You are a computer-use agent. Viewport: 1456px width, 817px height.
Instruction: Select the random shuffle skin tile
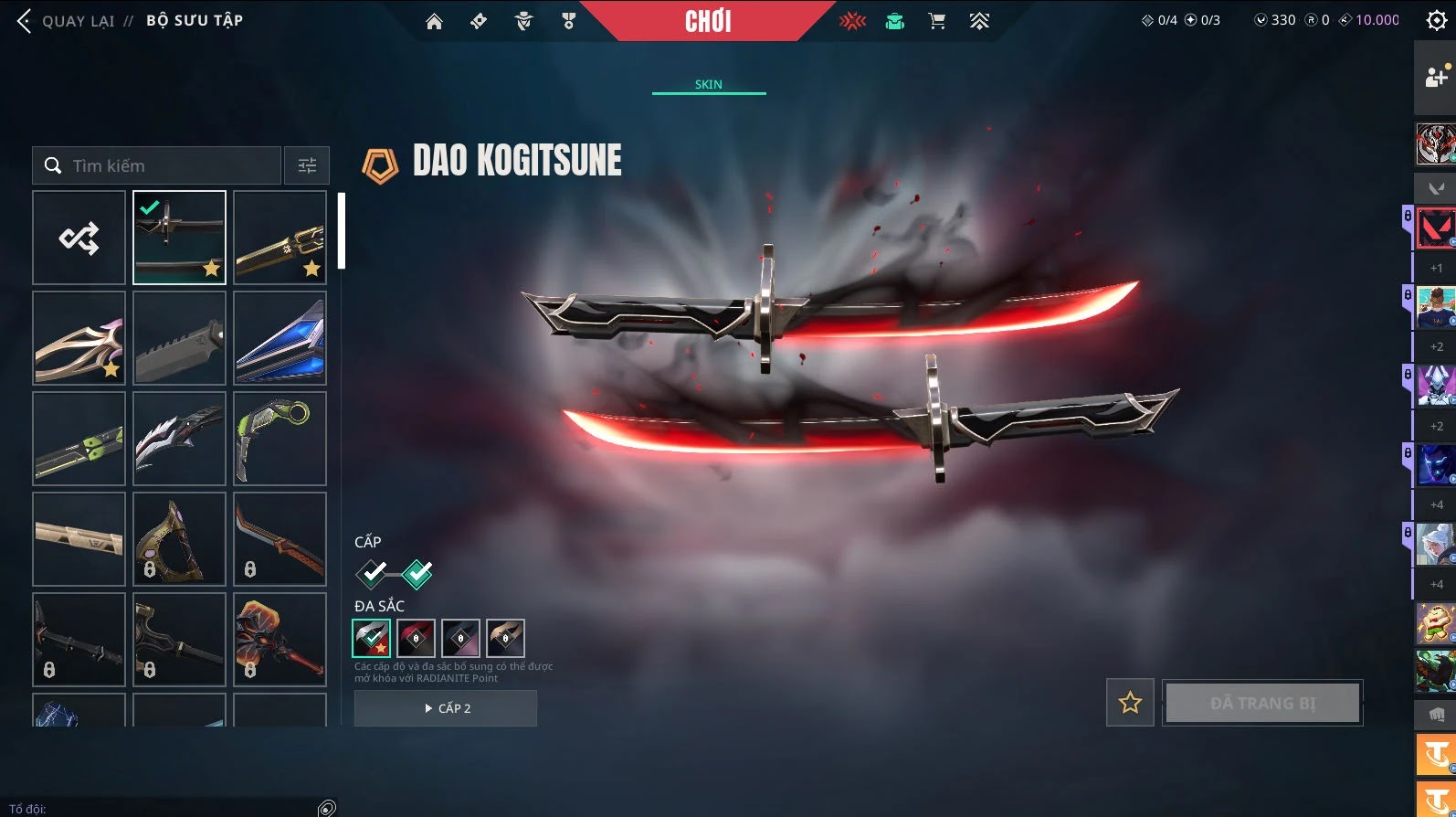click(x=79, y=238)
